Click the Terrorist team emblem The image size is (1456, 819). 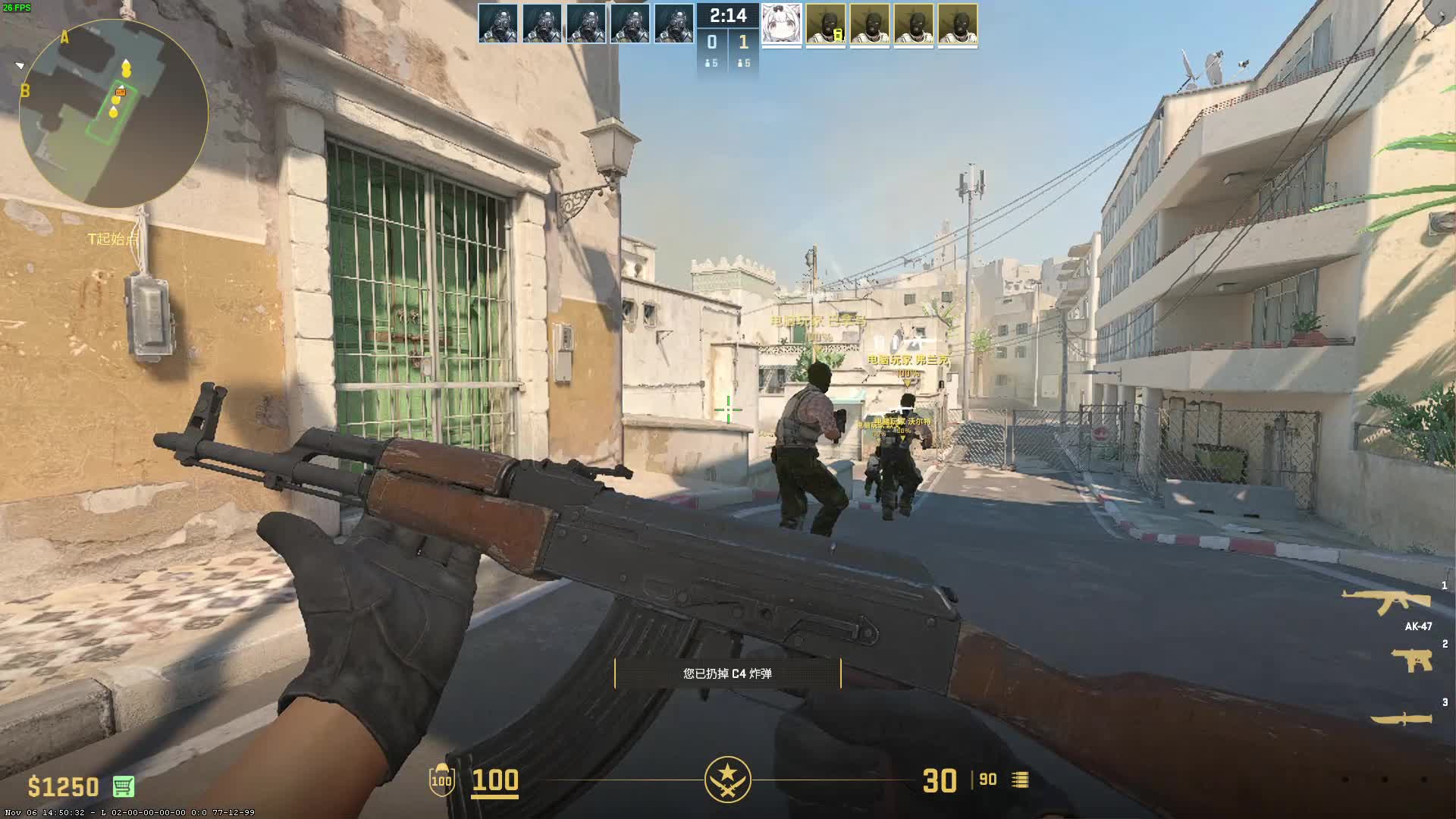(727, 780)
